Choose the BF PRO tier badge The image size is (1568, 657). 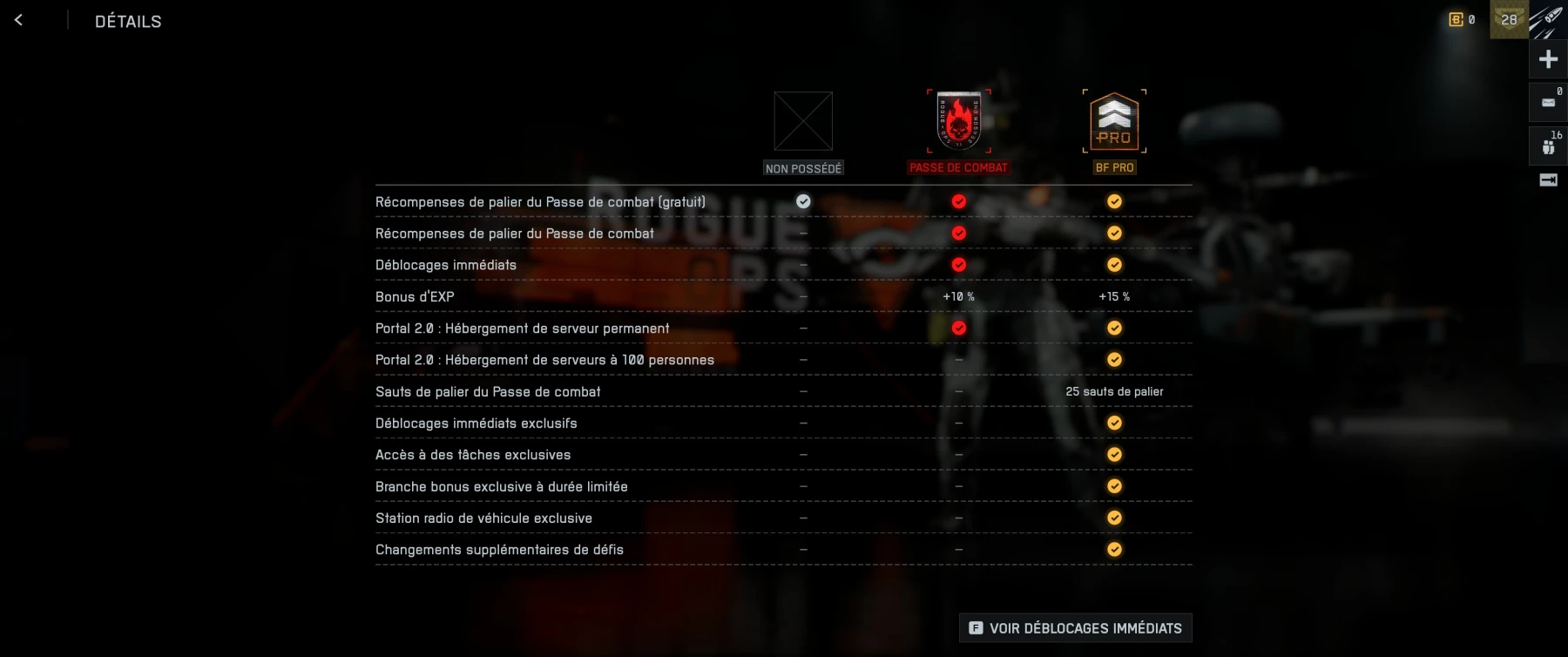tap(1114, 121)
